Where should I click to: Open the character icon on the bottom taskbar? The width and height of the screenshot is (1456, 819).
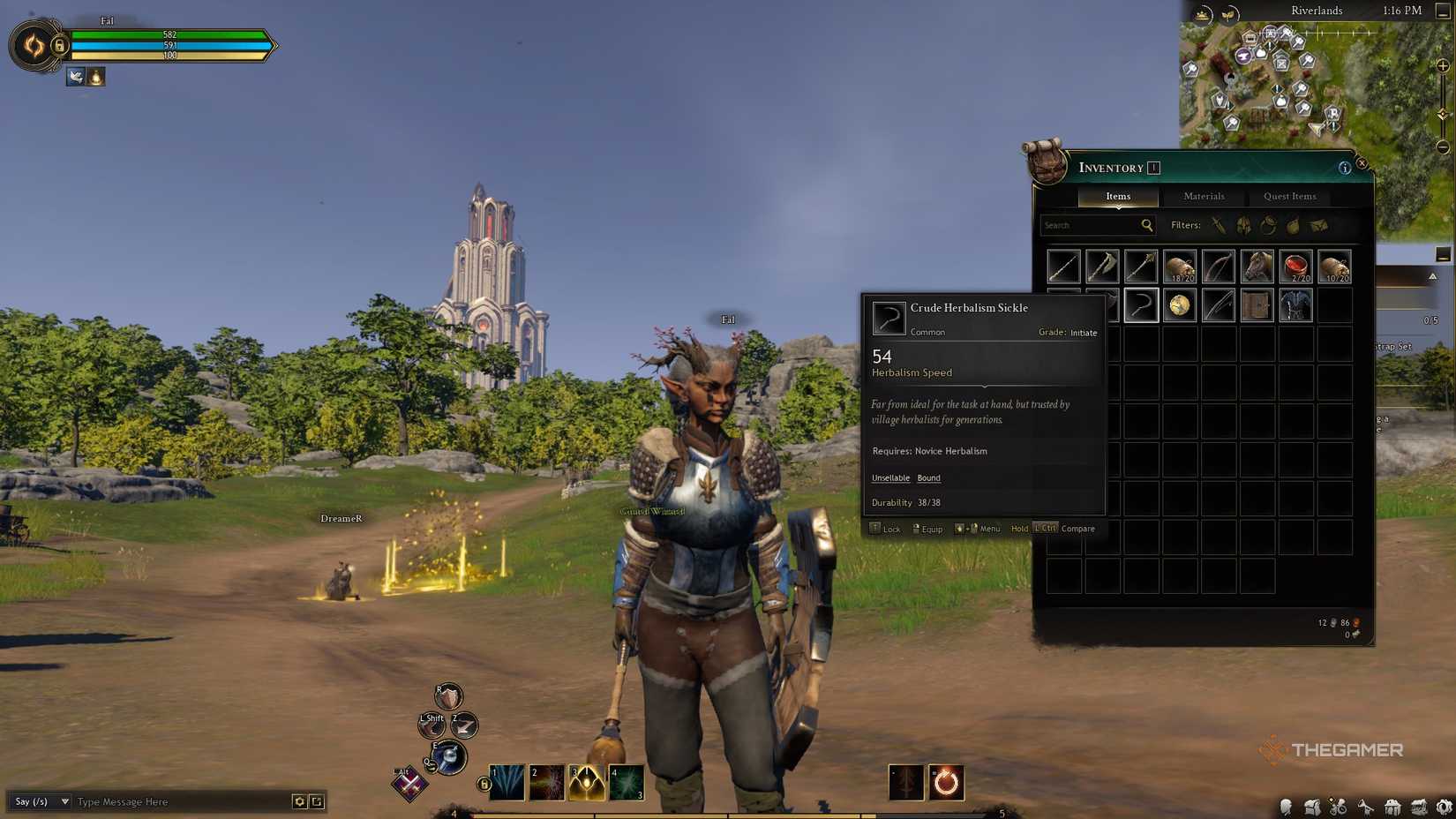point(1287,806)
